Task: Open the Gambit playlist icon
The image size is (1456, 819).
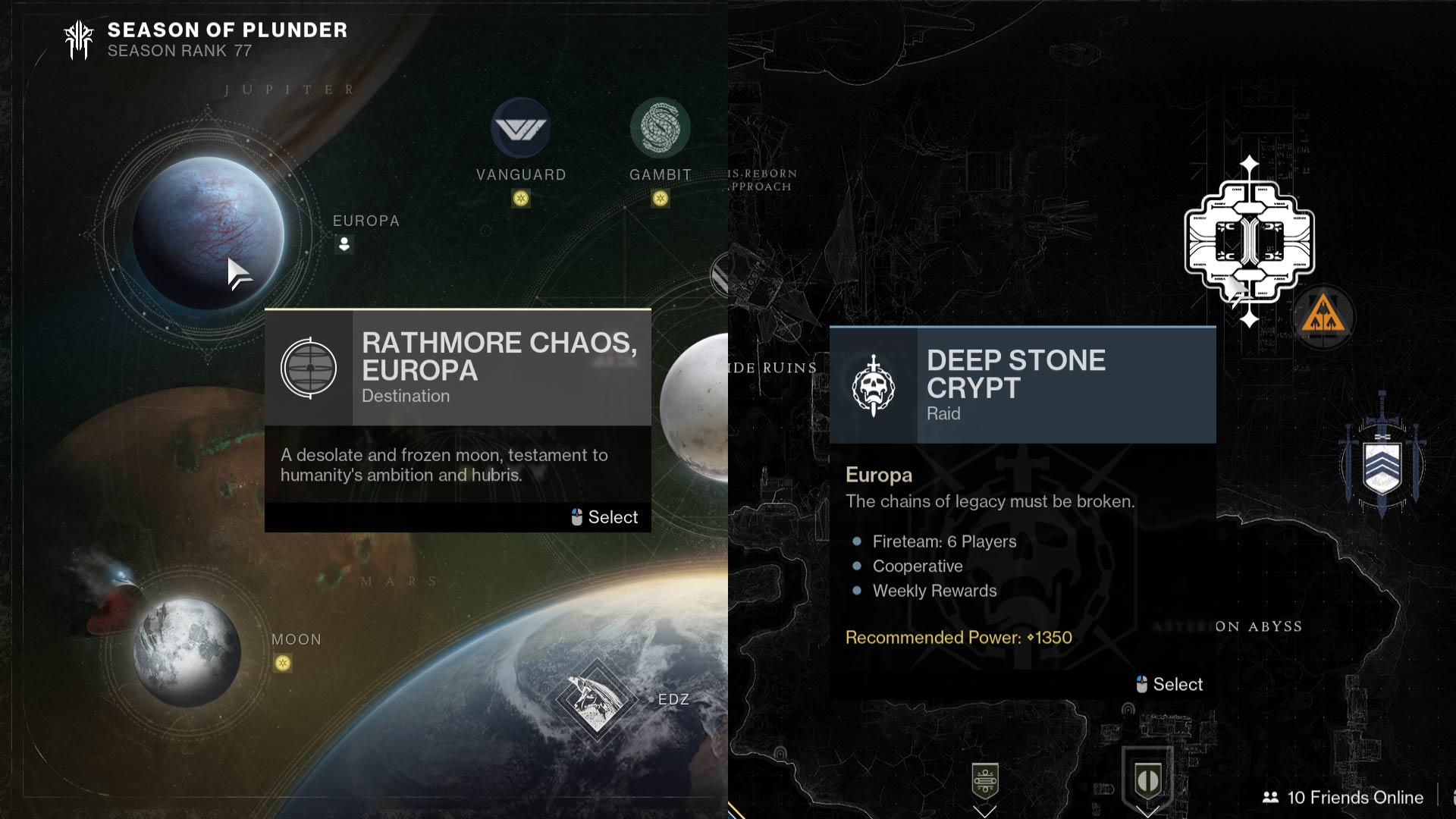Action: point(661,127)
